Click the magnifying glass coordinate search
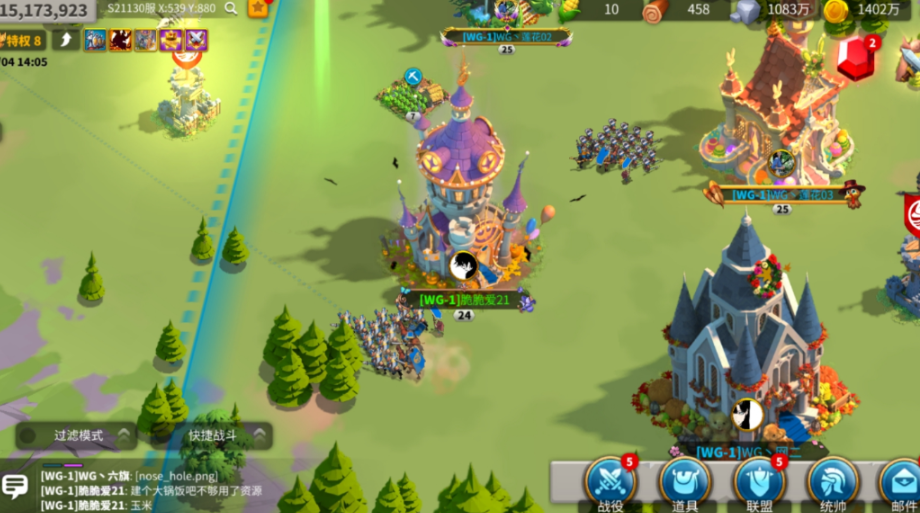Image resolution: width=920 pixels, height=513 pixels. point(231,9)
